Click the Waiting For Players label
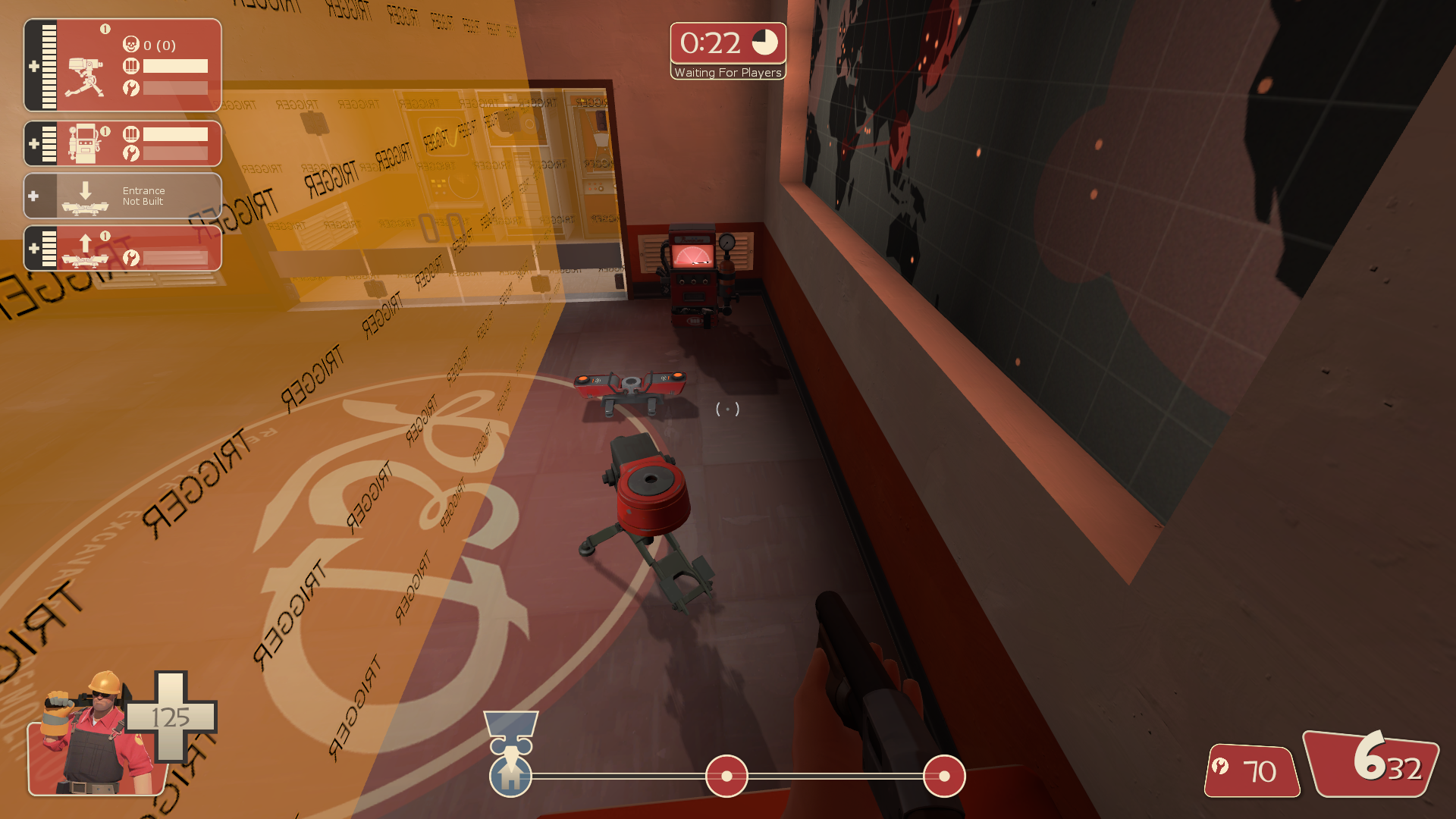This screenshot has height=819, width=1456. coord(727,72)
